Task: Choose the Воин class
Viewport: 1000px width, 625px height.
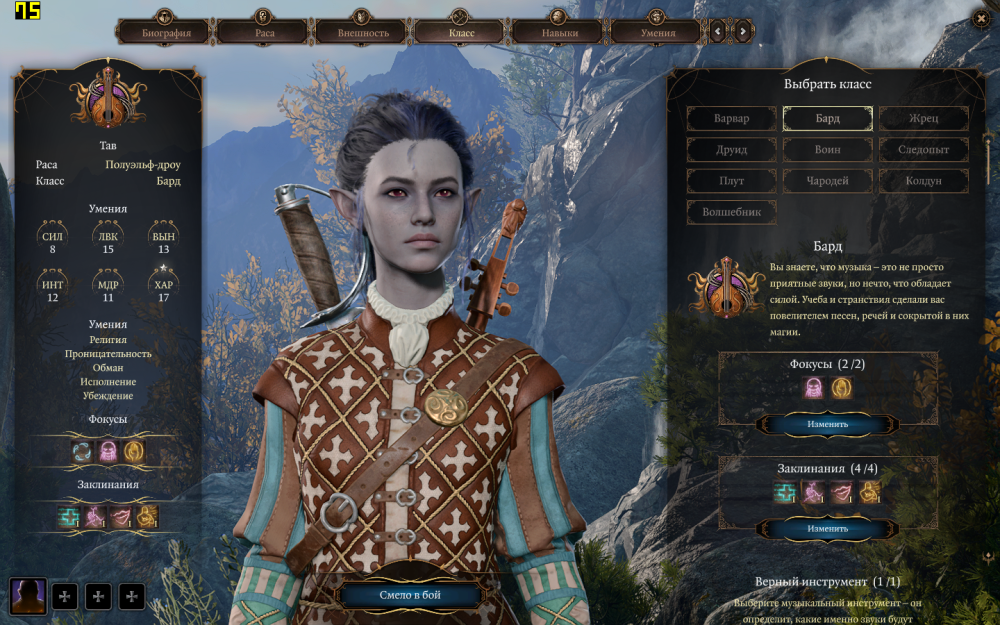Action: [827, 150]
